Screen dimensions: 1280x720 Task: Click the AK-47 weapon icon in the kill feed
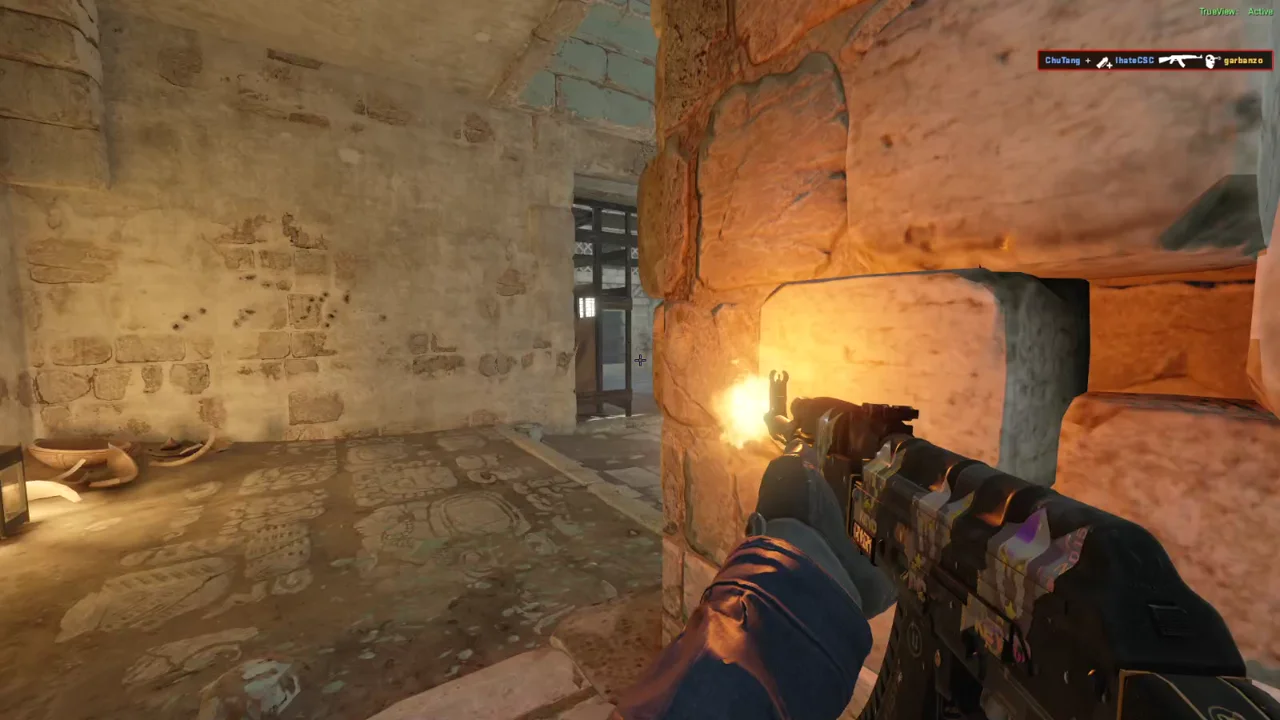click(x=1180, y=60)
